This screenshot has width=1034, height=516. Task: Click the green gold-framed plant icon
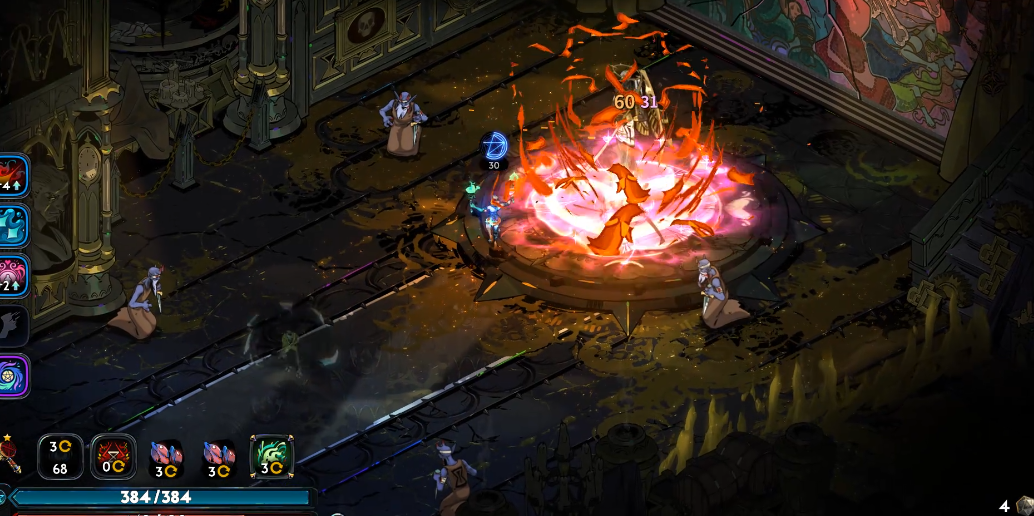click(x=271, y=457)
